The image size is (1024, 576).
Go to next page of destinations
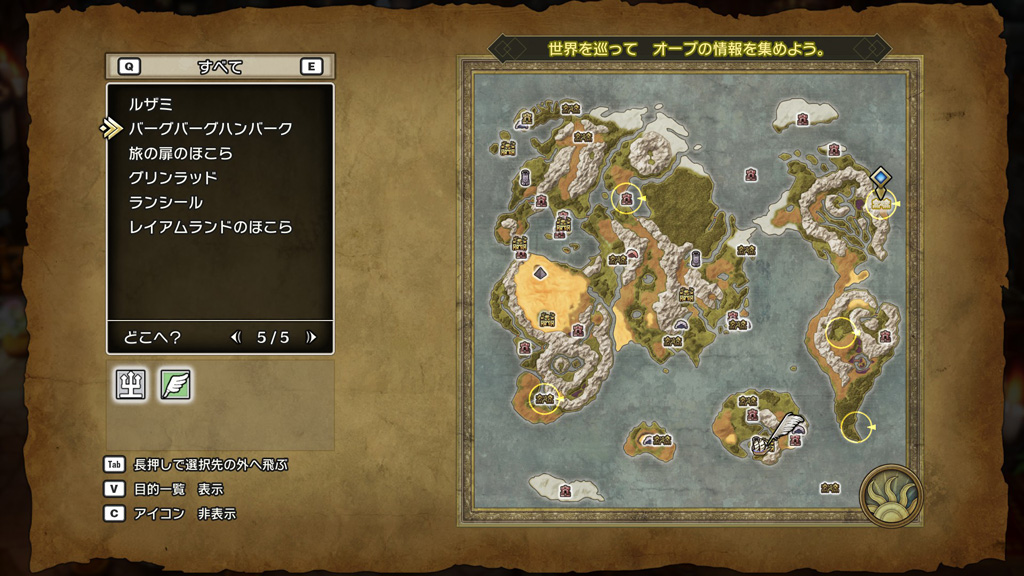[311, 337]
